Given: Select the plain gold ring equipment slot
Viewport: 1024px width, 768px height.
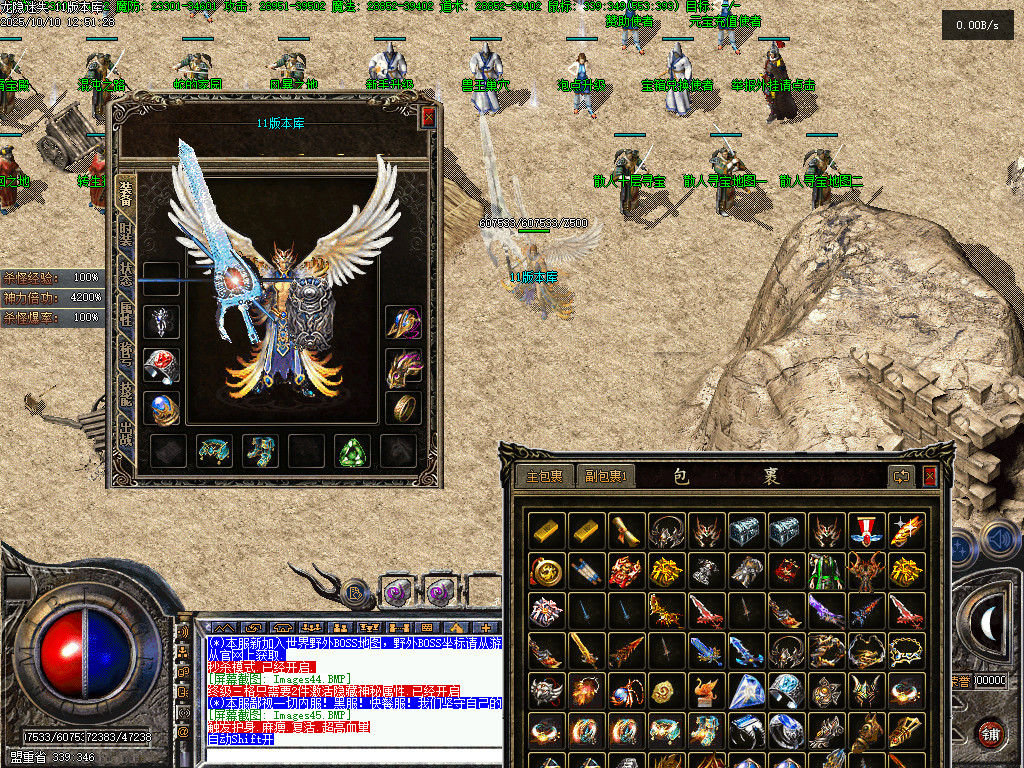Looking at the screenshot, I should (403, 408).
